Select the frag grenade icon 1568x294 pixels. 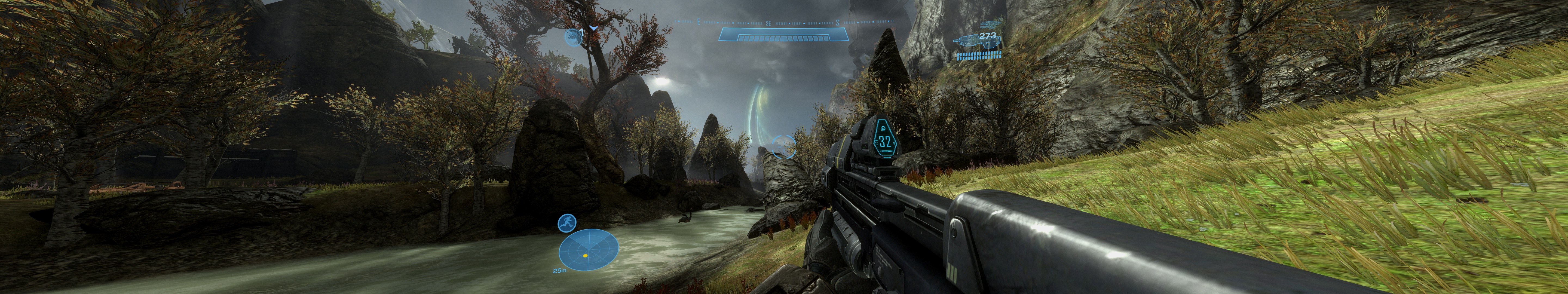(x=573, y=37)
